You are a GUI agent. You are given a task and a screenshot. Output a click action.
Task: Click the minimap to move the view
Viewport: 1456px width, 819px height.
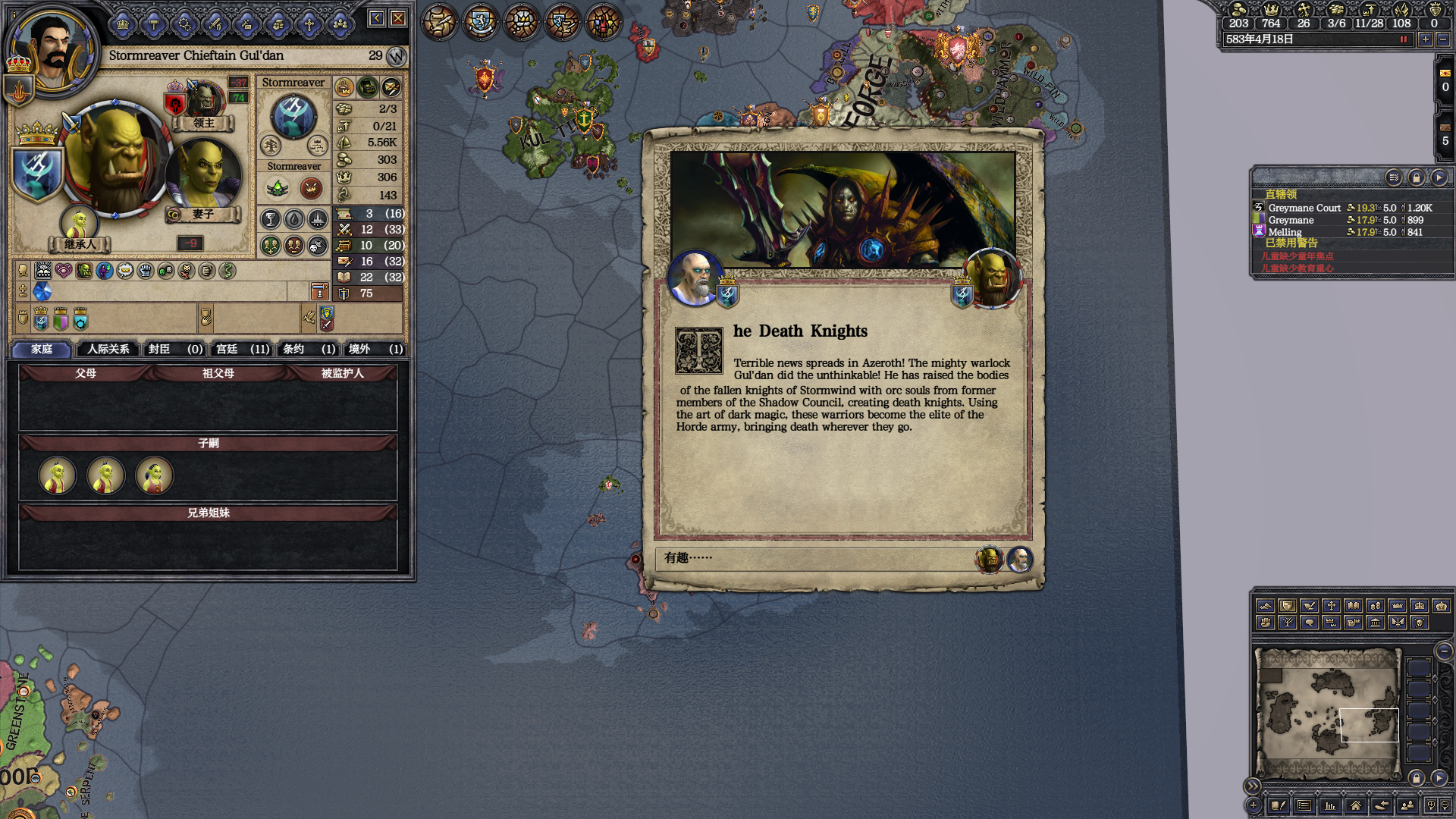coord(1327,713)
